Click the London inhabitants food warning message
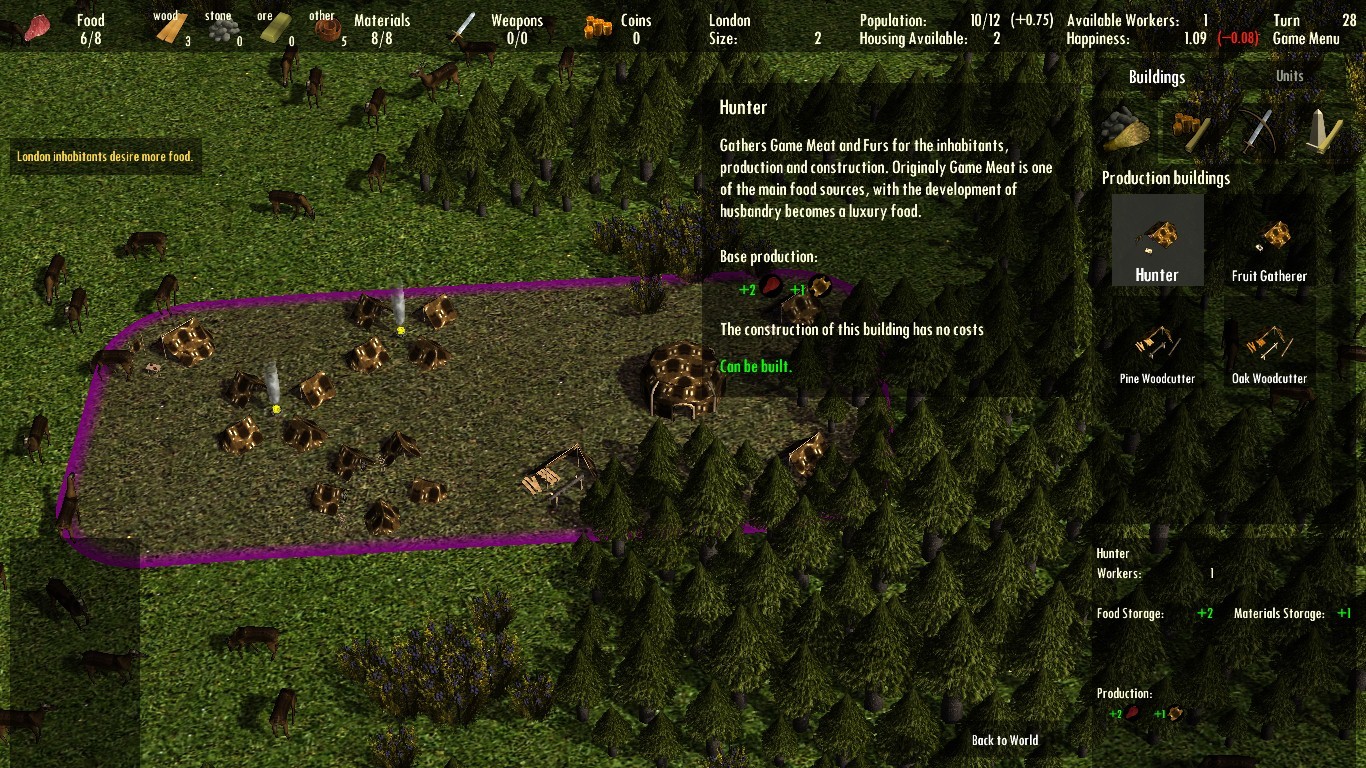This screenshot has width=1366, height=768. click(x=103, y=156)
